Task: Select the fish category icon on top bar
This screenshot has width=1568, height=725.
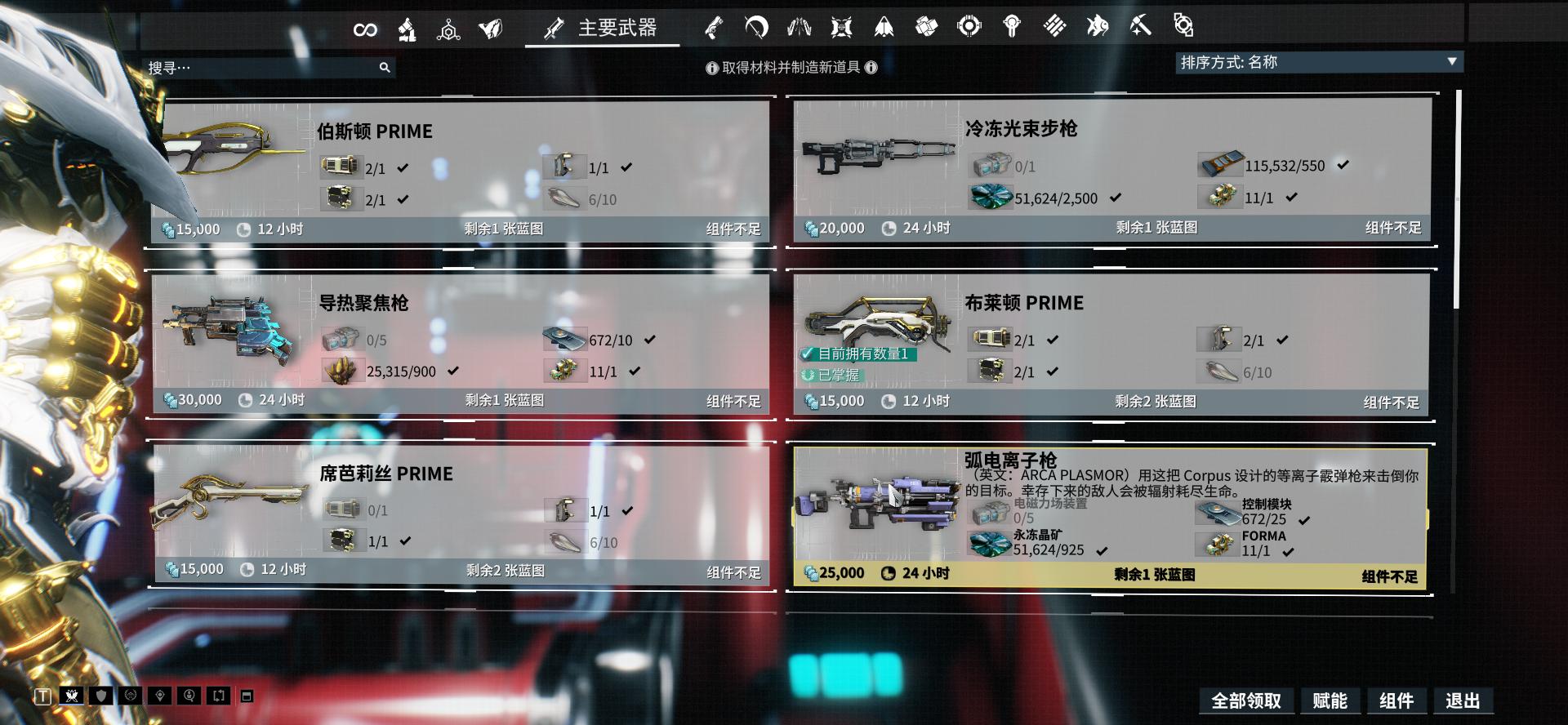Action: click(x=1098, y=26)
